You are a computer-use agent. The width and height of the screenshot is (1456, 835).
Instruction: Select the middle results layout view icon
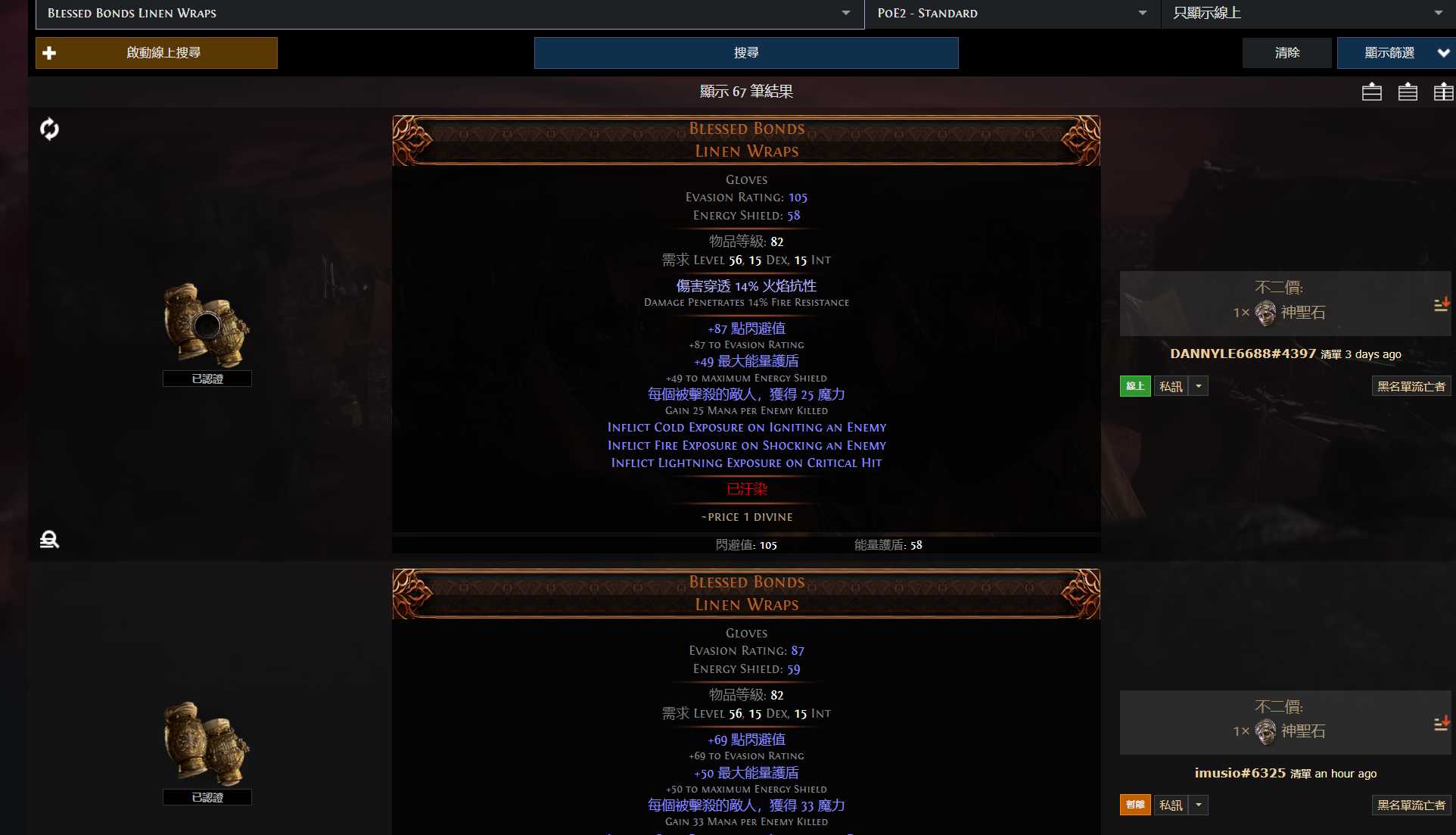[1408, 92]
